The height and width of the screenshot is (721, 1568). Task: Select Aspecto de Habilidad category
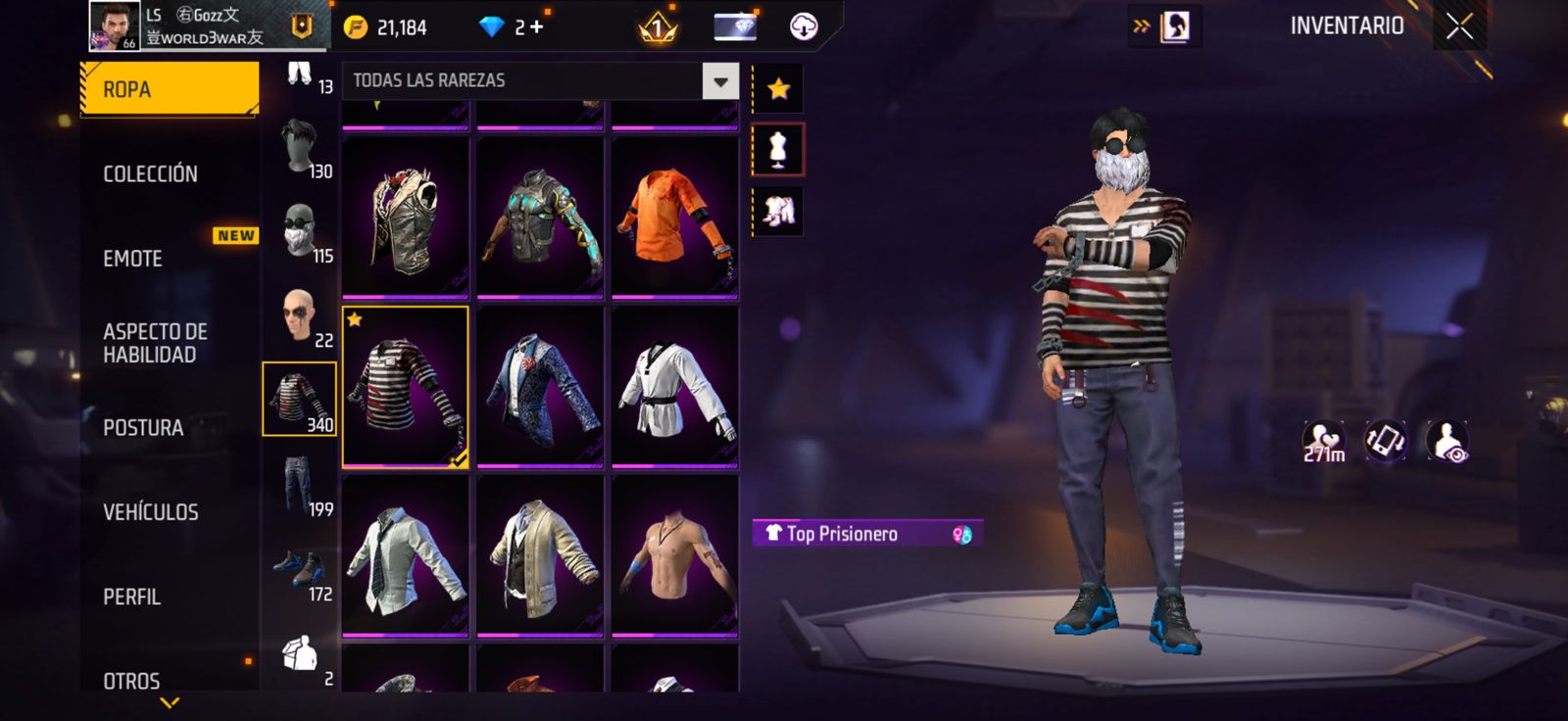tap(155, 343)
